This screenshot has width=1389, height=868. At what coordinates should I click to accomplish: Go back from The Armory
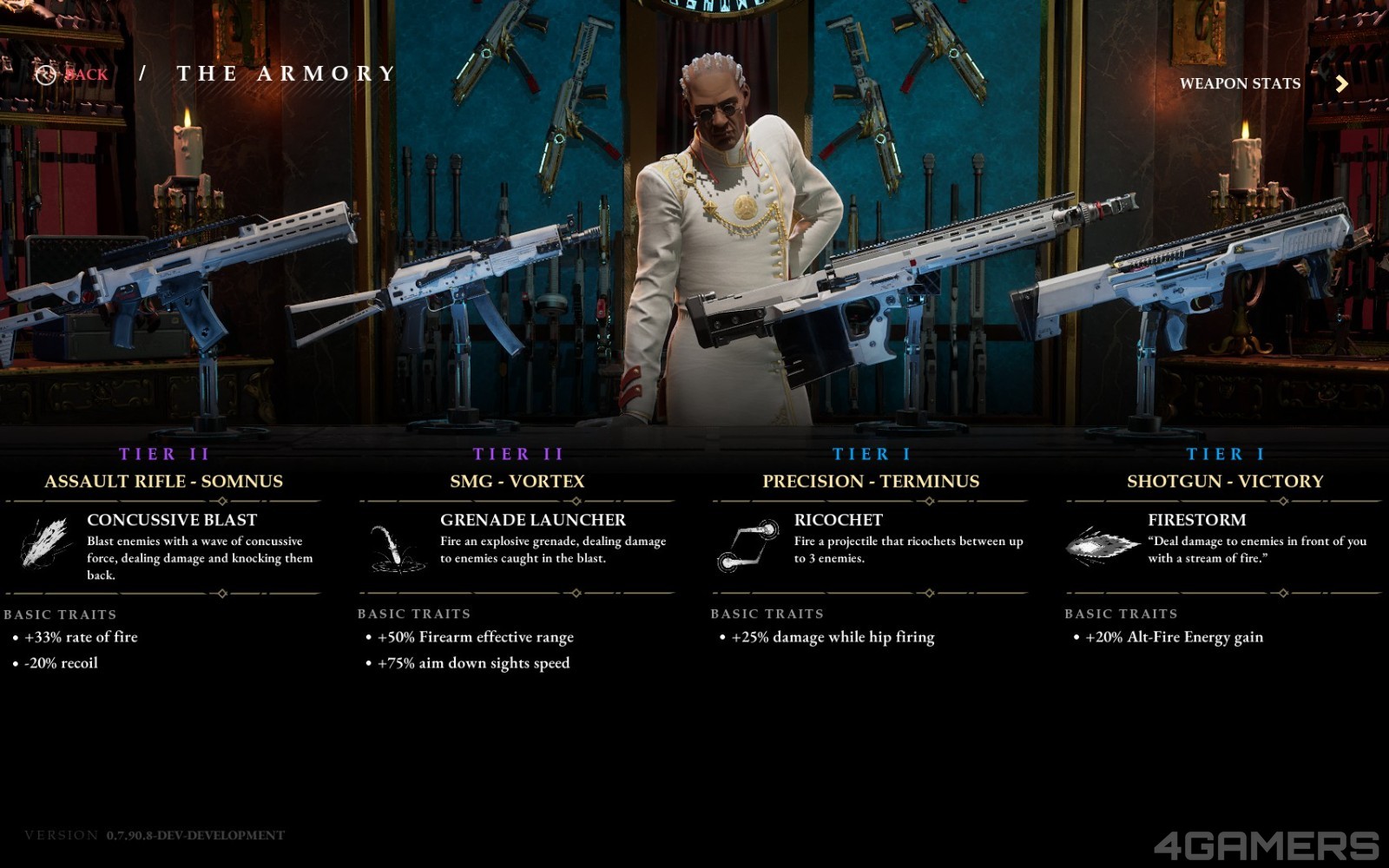(x=74, y=75)
